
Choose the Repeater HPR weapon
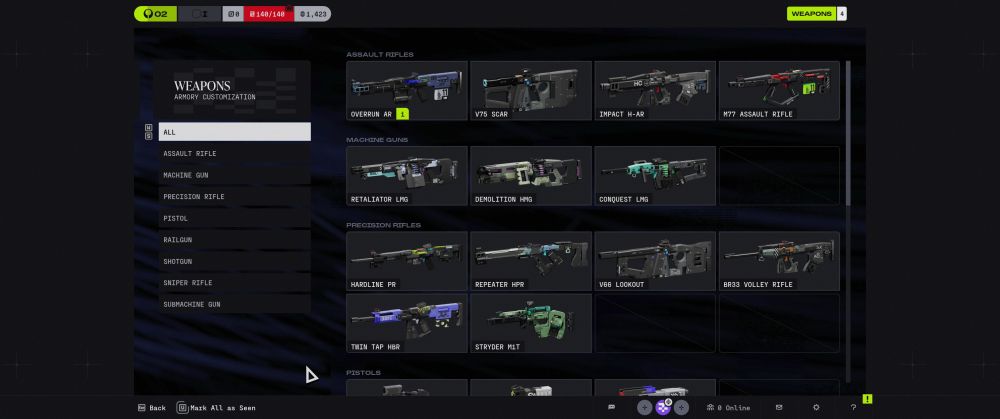[531, 261]
